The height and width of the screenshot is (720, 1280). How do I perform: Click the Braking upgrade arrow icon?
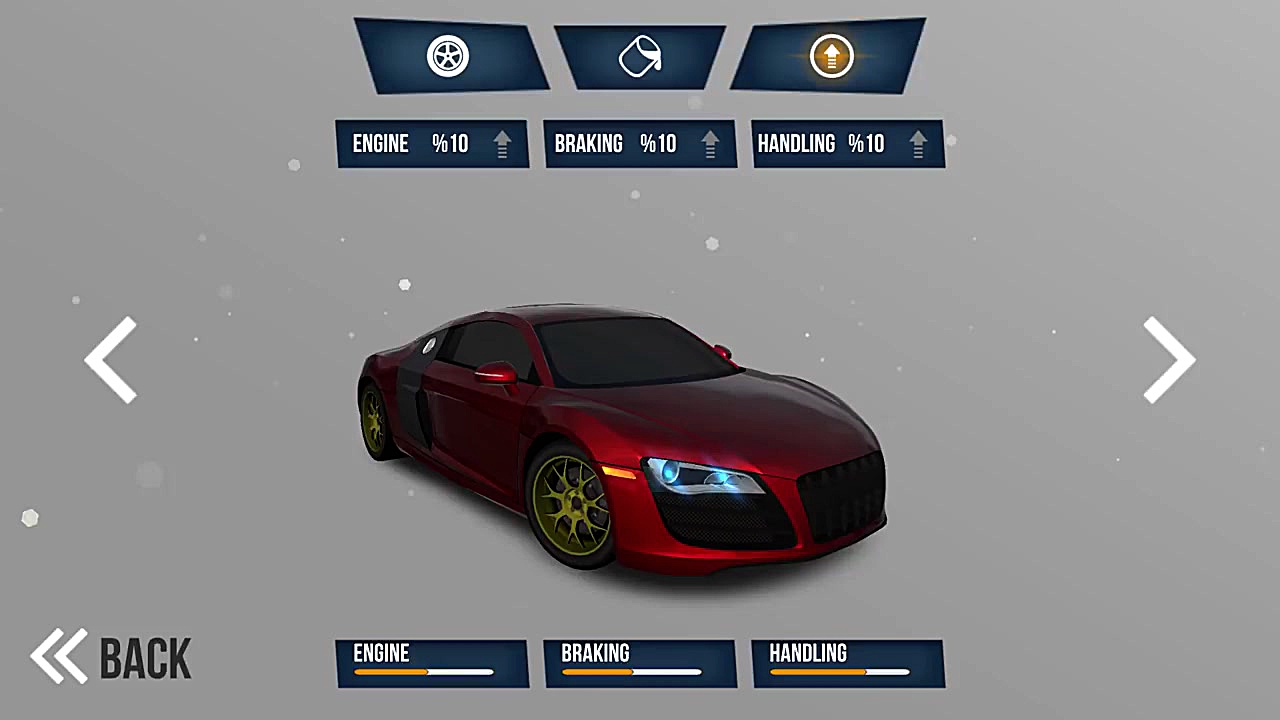point(710,143)
